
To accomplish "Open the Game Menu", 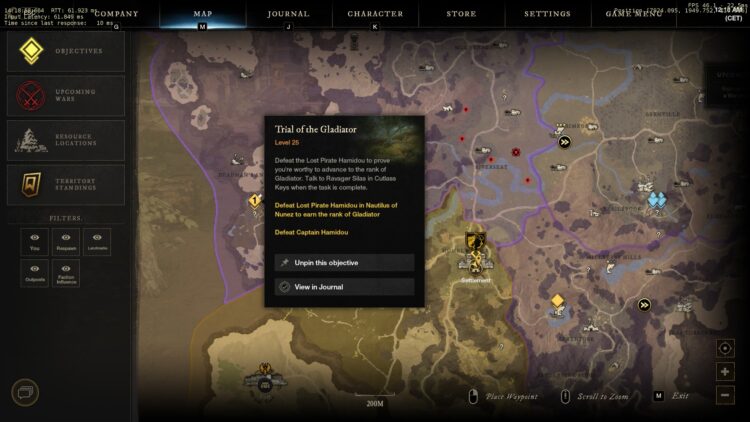I will click(632, 14).
